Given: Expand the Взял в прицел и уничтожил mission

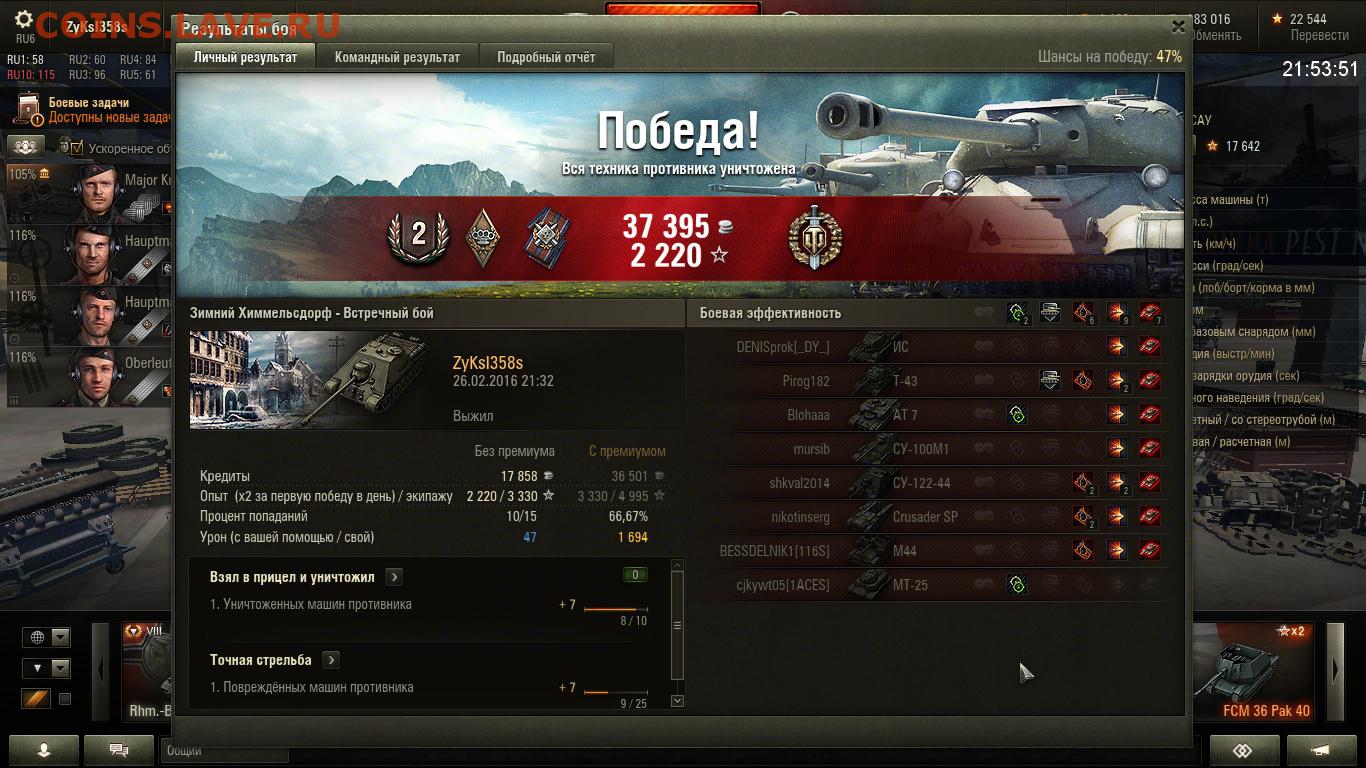Looking at the screenshot, I should click(394, 577).
